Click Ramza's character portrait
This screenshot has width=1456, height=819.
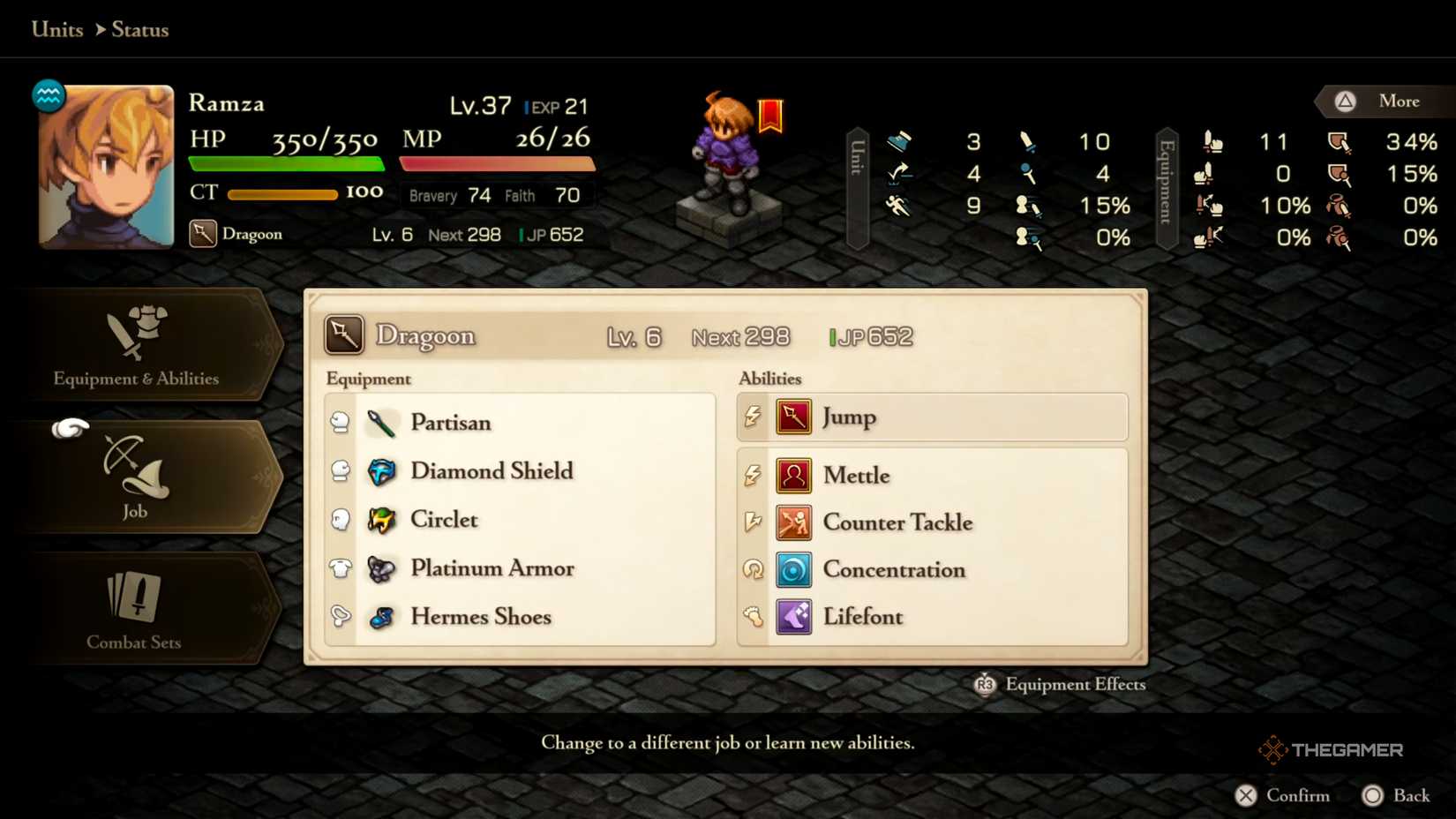click(x=105, y=165)
